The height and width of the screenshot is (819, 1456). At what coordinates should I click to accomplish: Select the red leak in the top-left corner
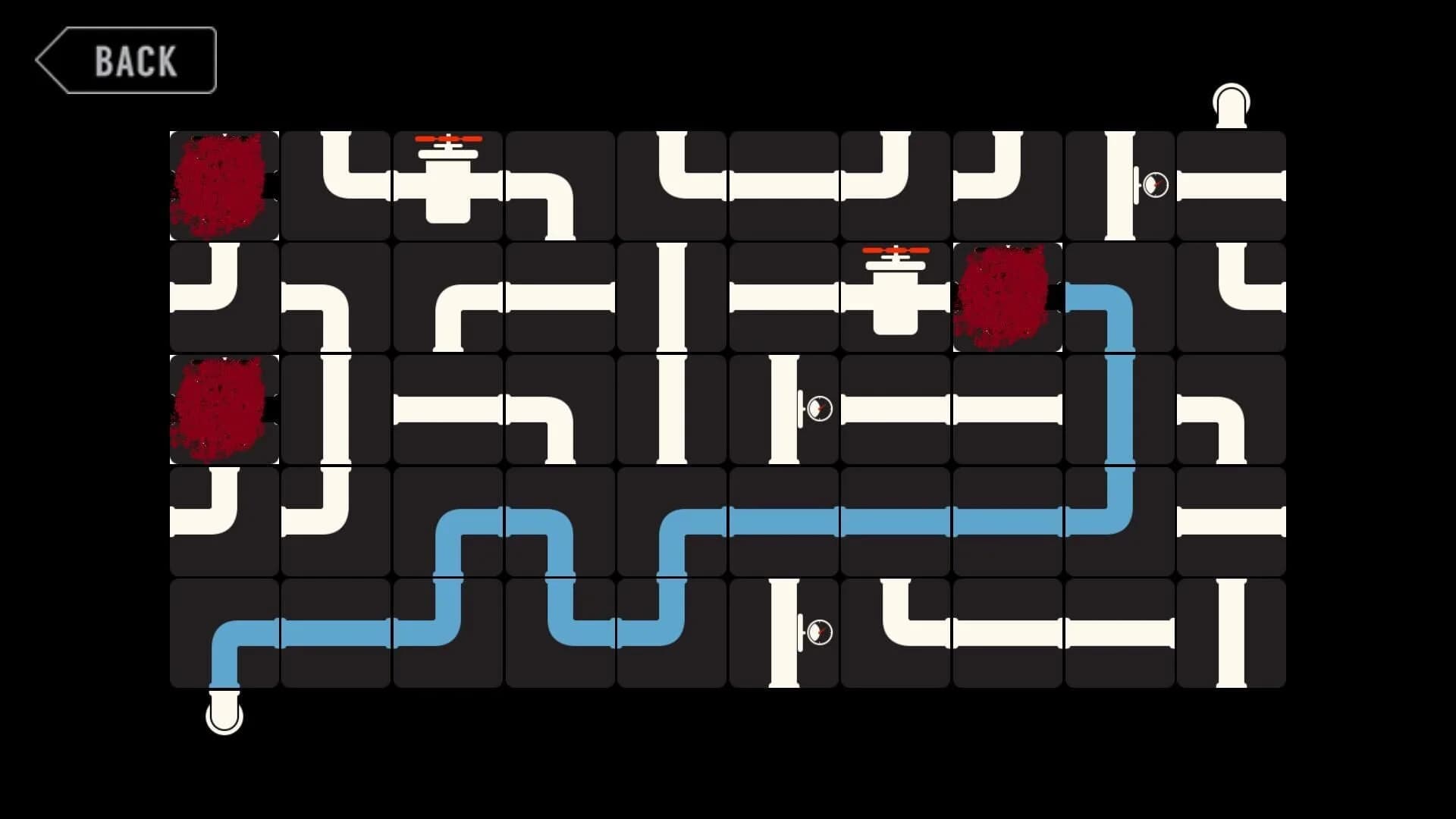[x=224, y=184]
